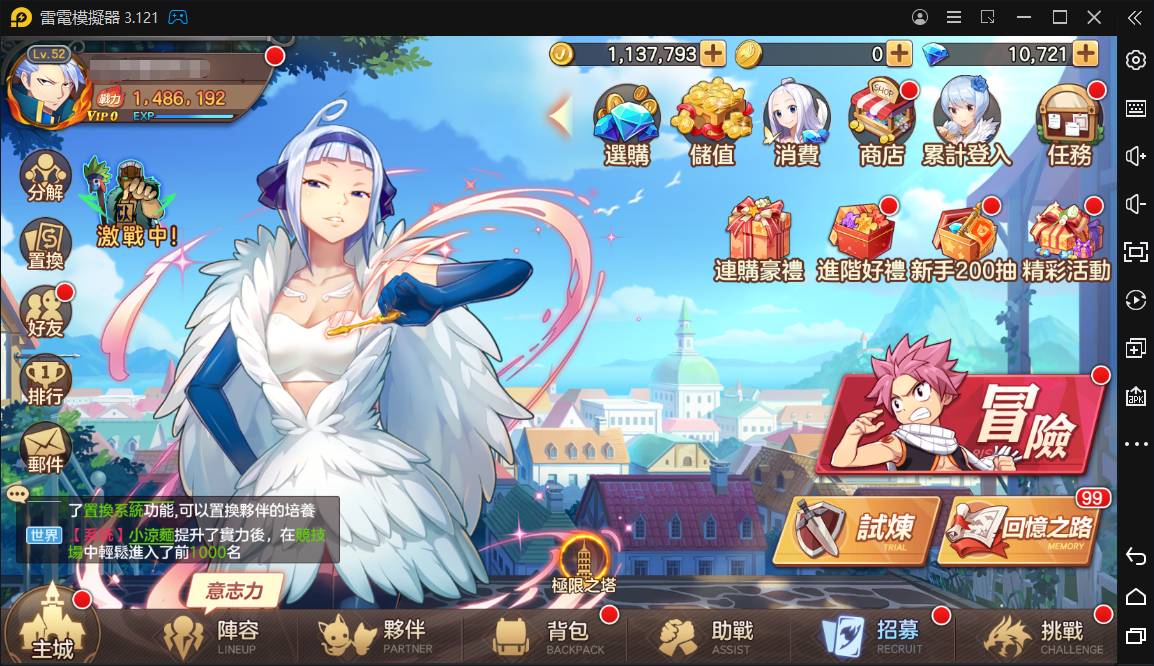
Task: Select the 挑戰 challenge tab
Action: pos(1037,635)
